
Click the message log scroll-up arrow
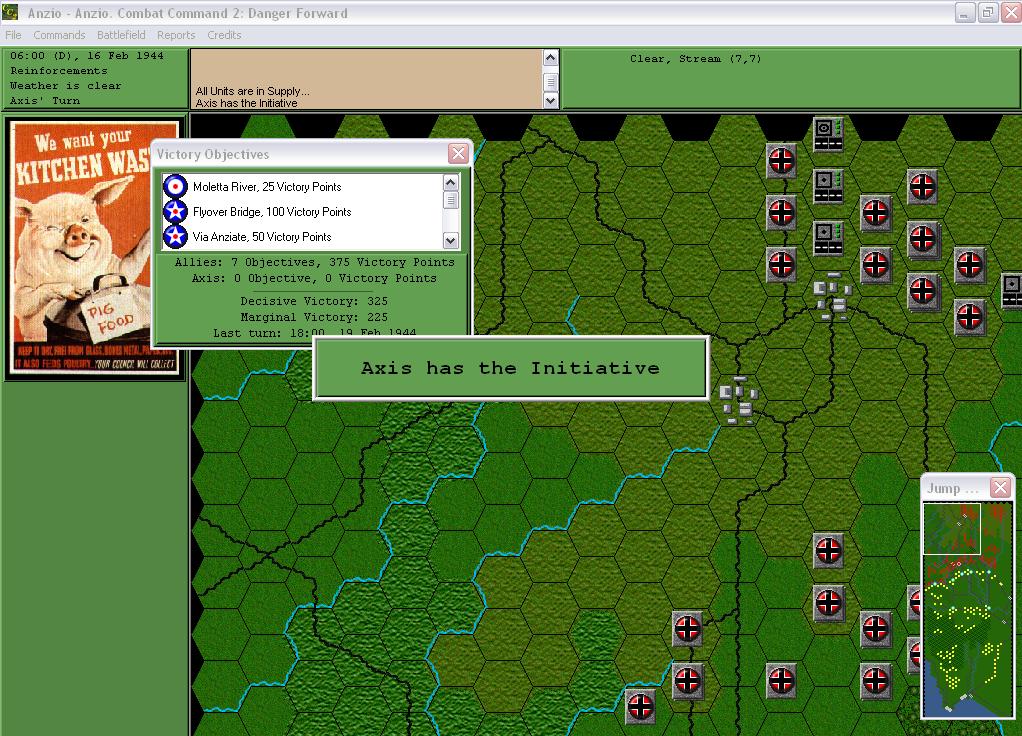tap(550, 58)
